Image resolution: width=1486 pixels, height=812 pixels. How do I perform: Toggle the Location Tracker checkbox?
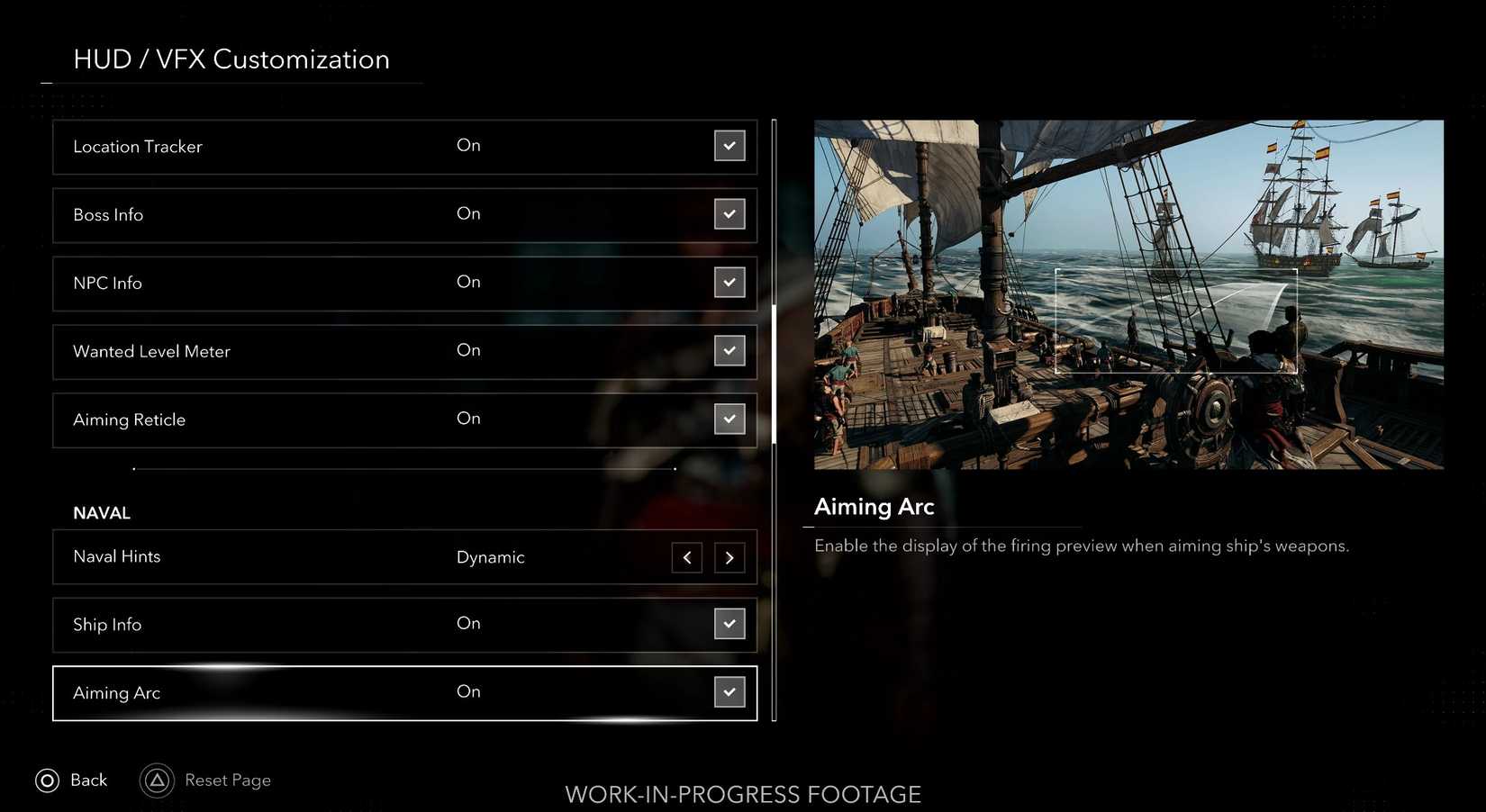coord(729,145)
